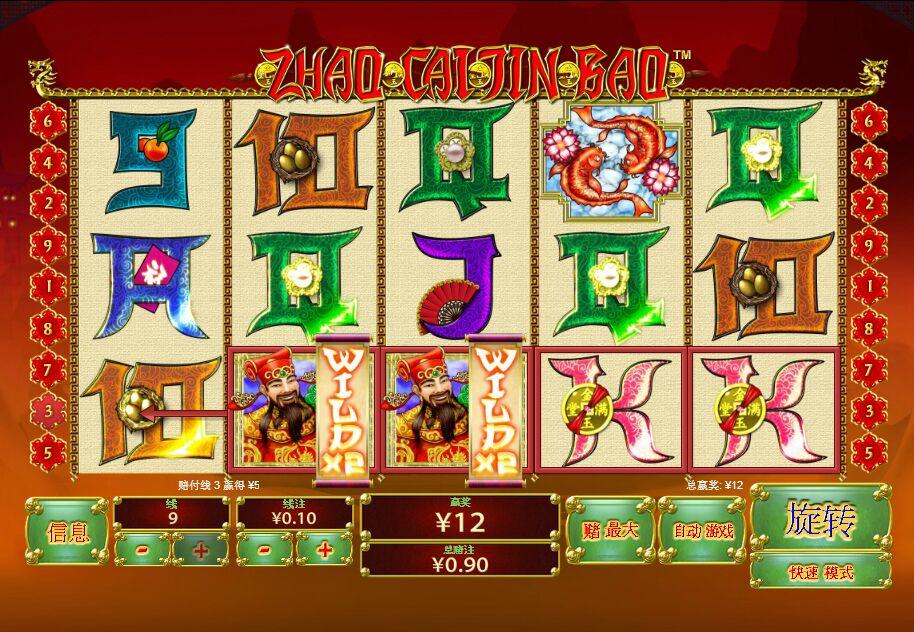Screen dimensions: 914x632
Task: Open the 信息 info paytable
Action: tap(67, 531)
